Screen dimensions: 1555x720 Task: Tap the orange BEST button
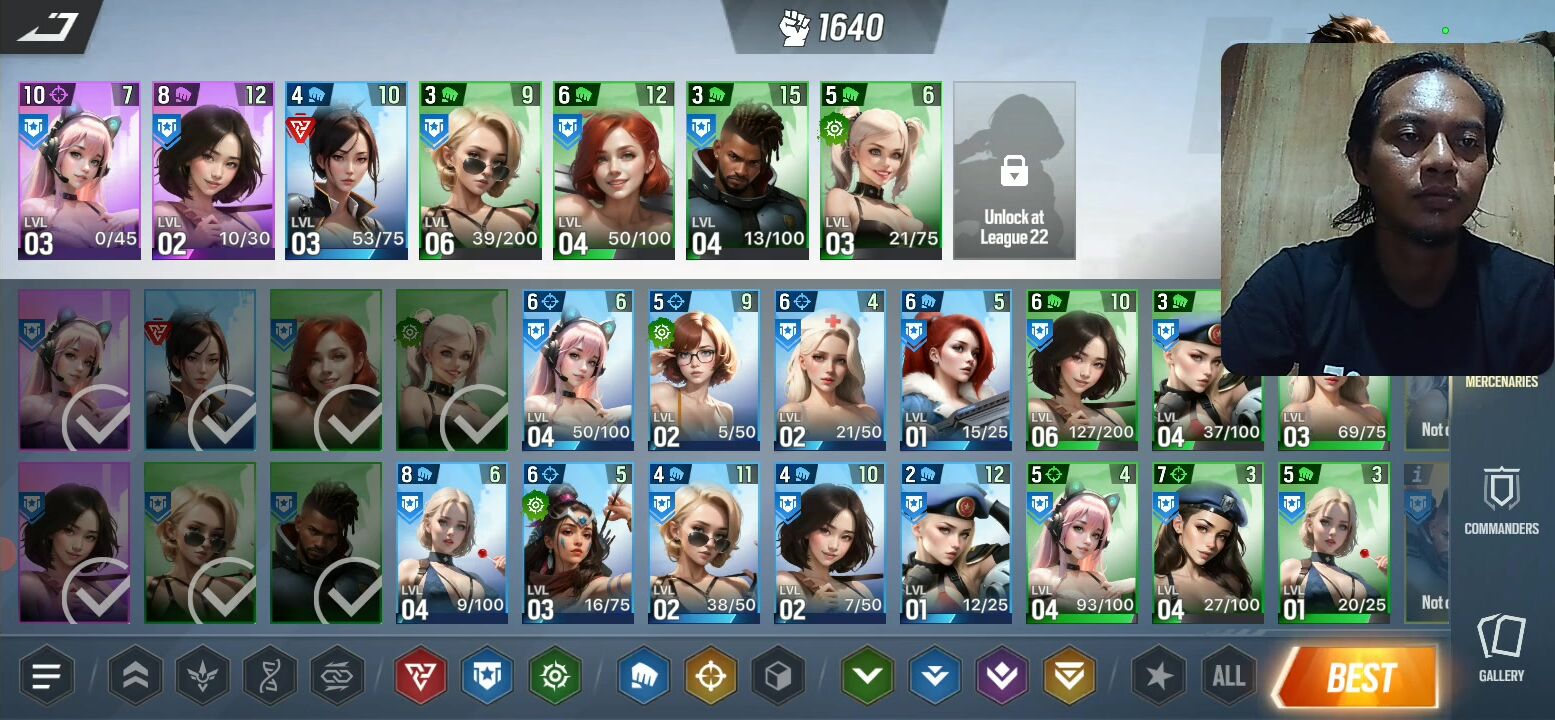coord(1359,678)
